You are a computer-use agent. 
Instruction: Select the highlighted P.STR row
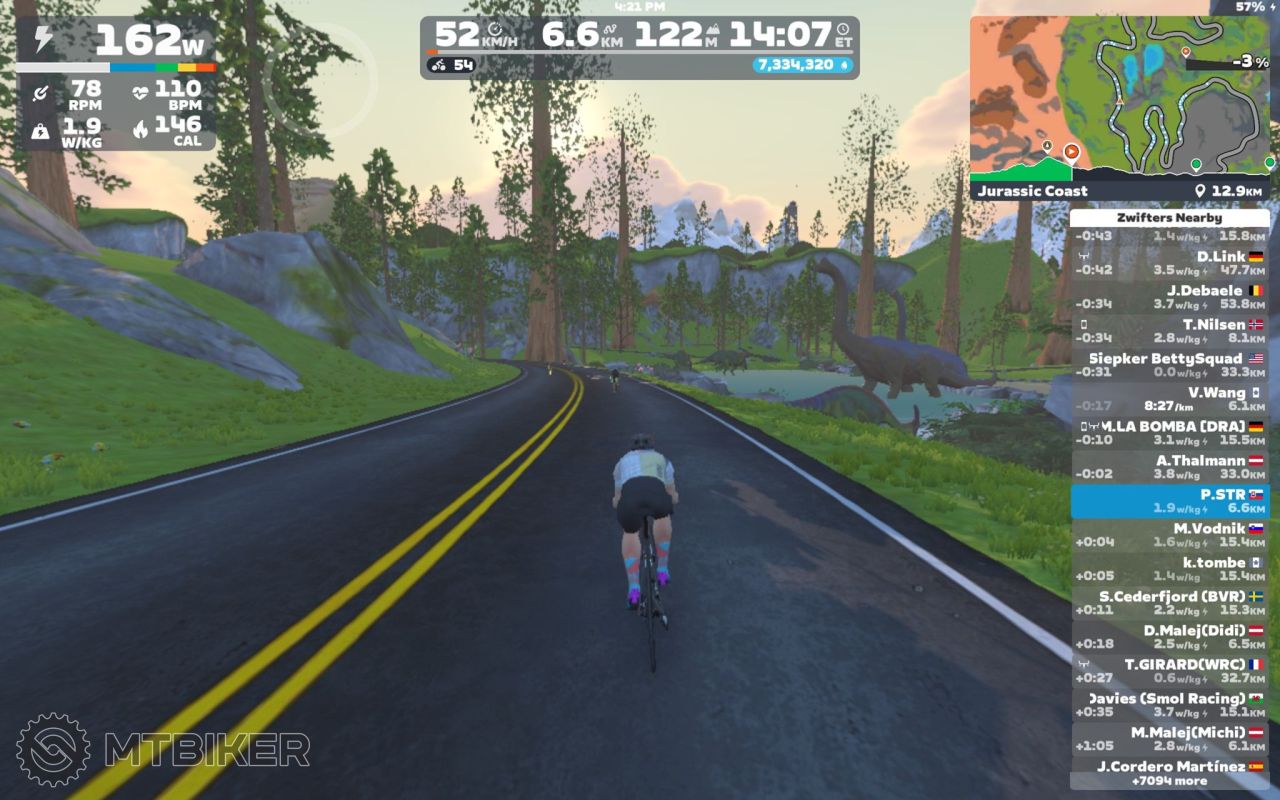pos(1169,501)
